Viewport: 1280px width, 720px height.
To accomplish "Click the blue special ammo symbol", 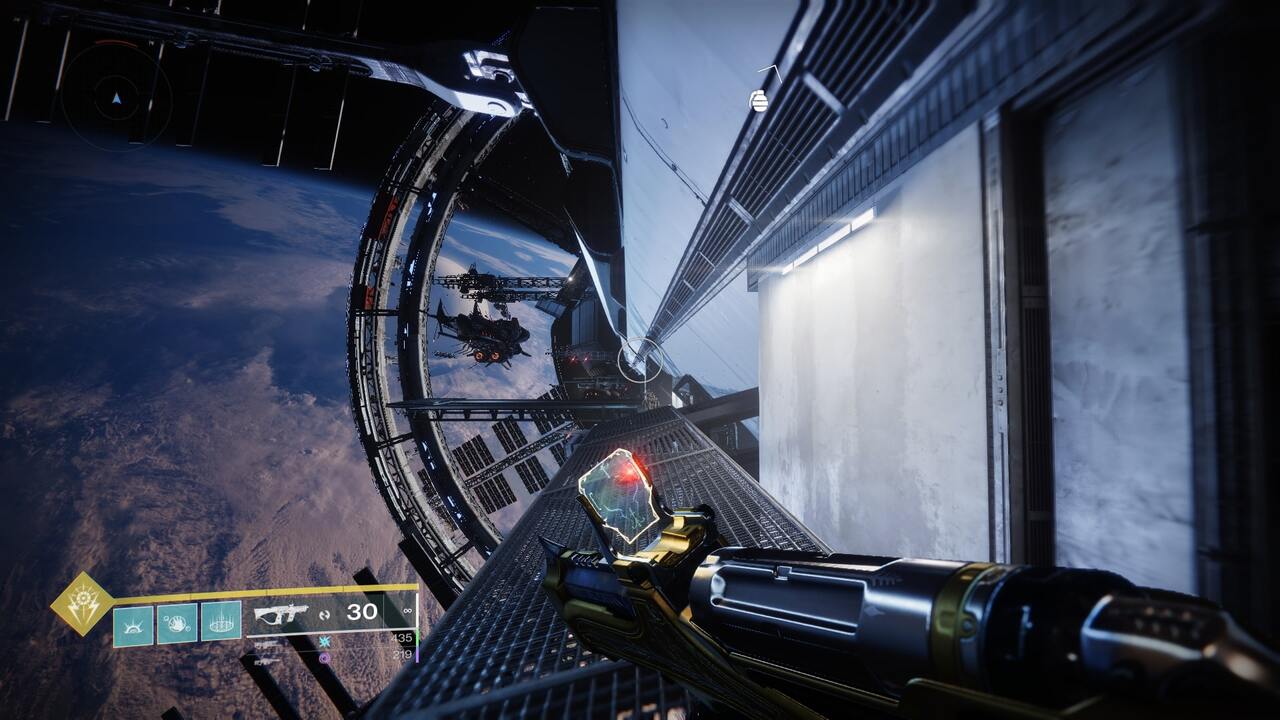I will click(x=324, y=641).
